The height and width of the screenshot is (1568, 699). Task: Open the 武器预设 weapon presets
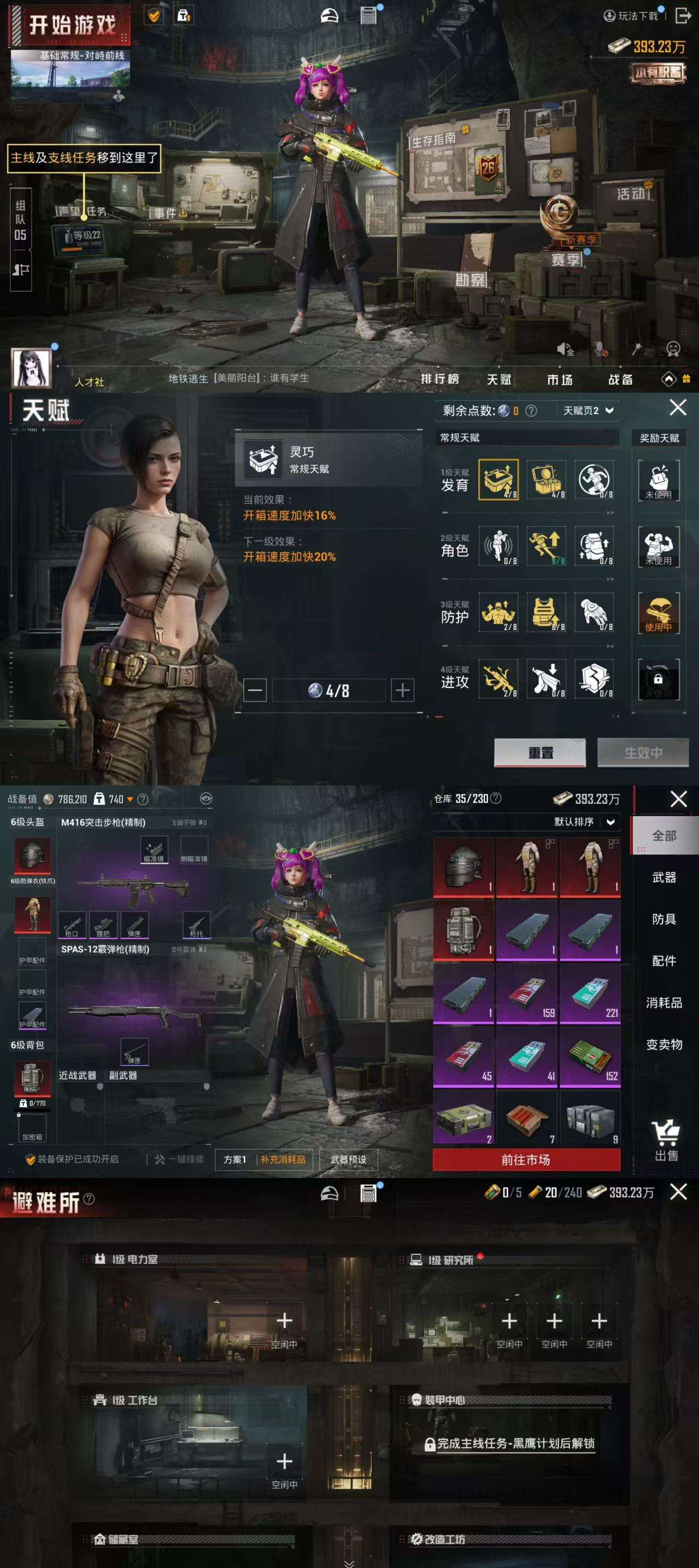[x=348, y=1159]
